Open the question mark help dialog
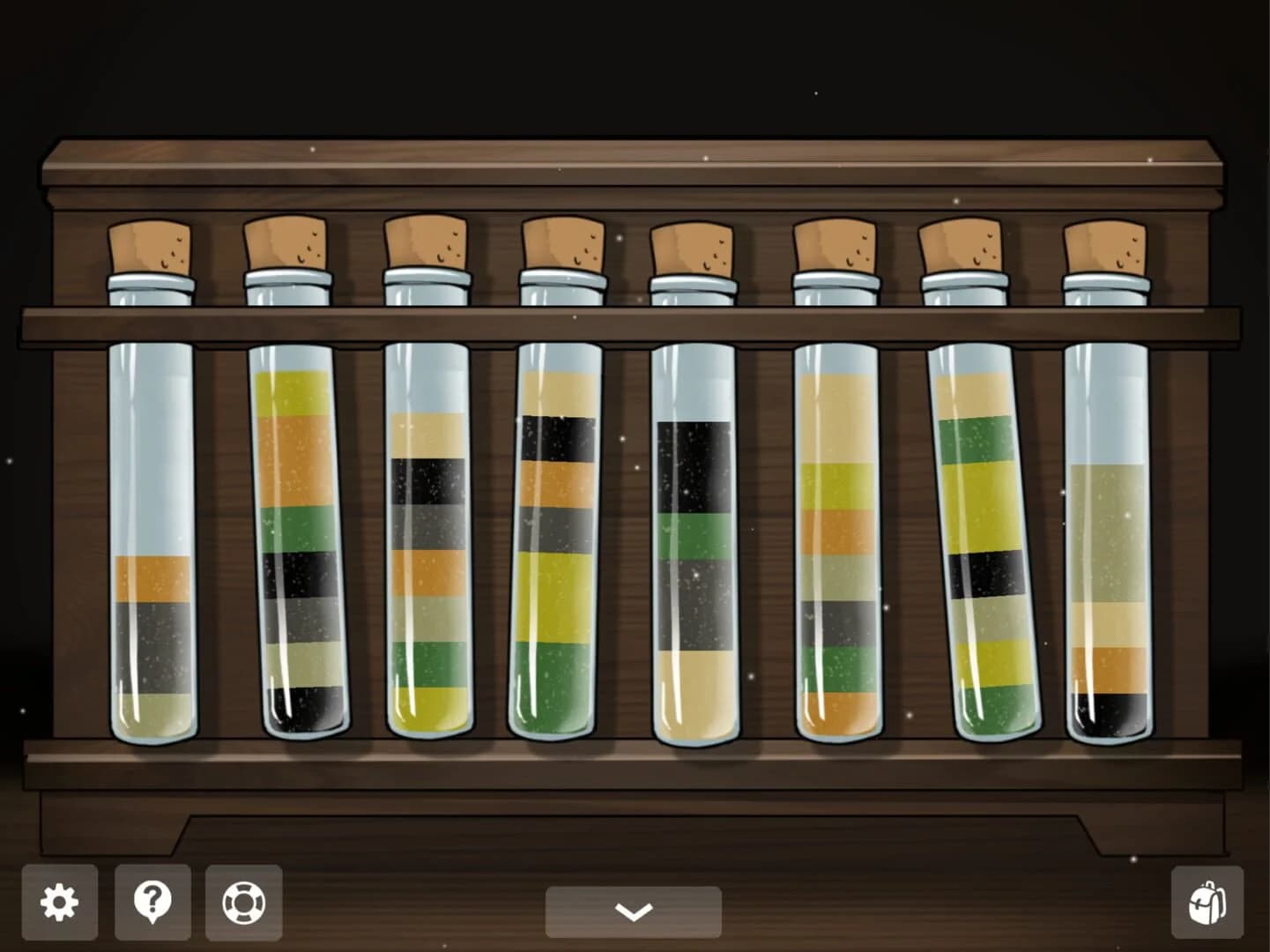This screenshot has height=952, width=1270. click(x=152, y=902)
